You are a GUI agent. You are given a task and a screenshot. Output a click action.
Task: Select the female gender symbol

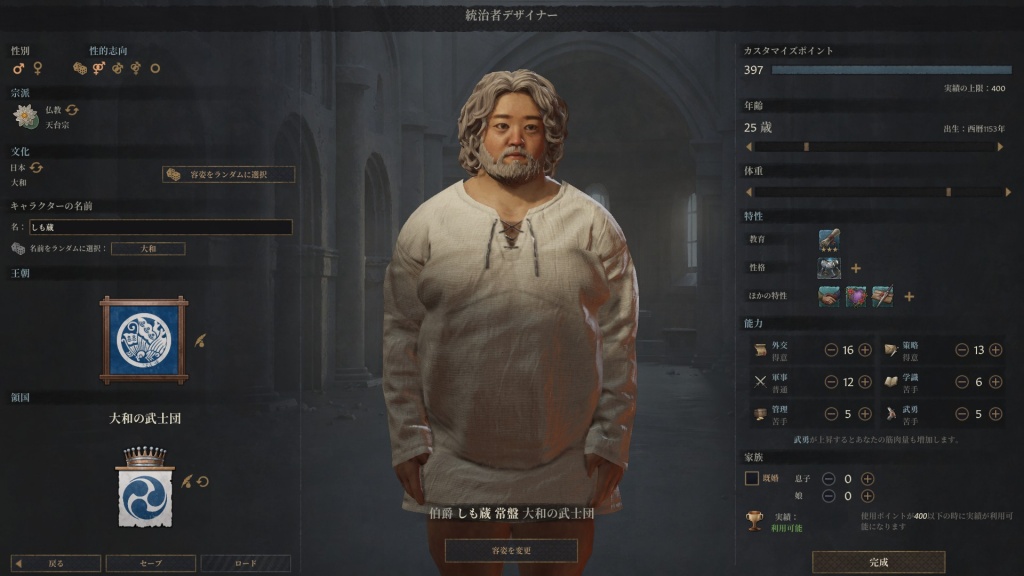[x=38, y=68]
